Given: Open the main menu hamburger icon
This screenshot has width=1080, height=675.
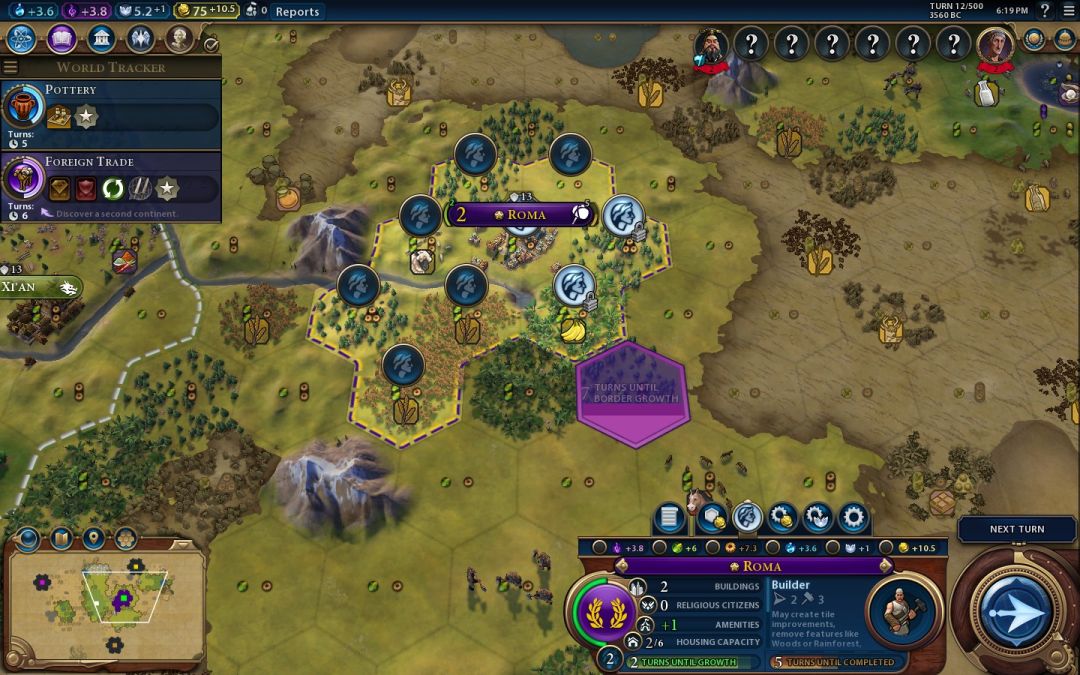Looking at the screenshot, I should click(x=1068, y=11).
